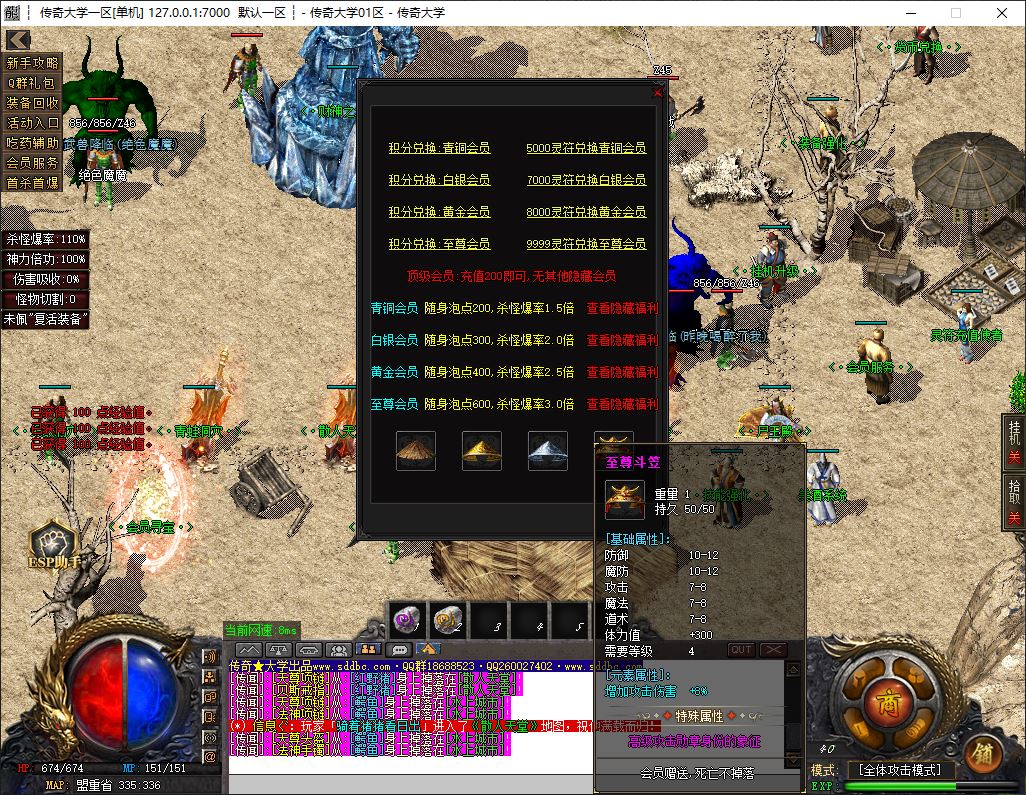The image size is (1026, 795).
Task: View 查看隐藏福利 for 白银会员 row
Action: click(622, 340)
